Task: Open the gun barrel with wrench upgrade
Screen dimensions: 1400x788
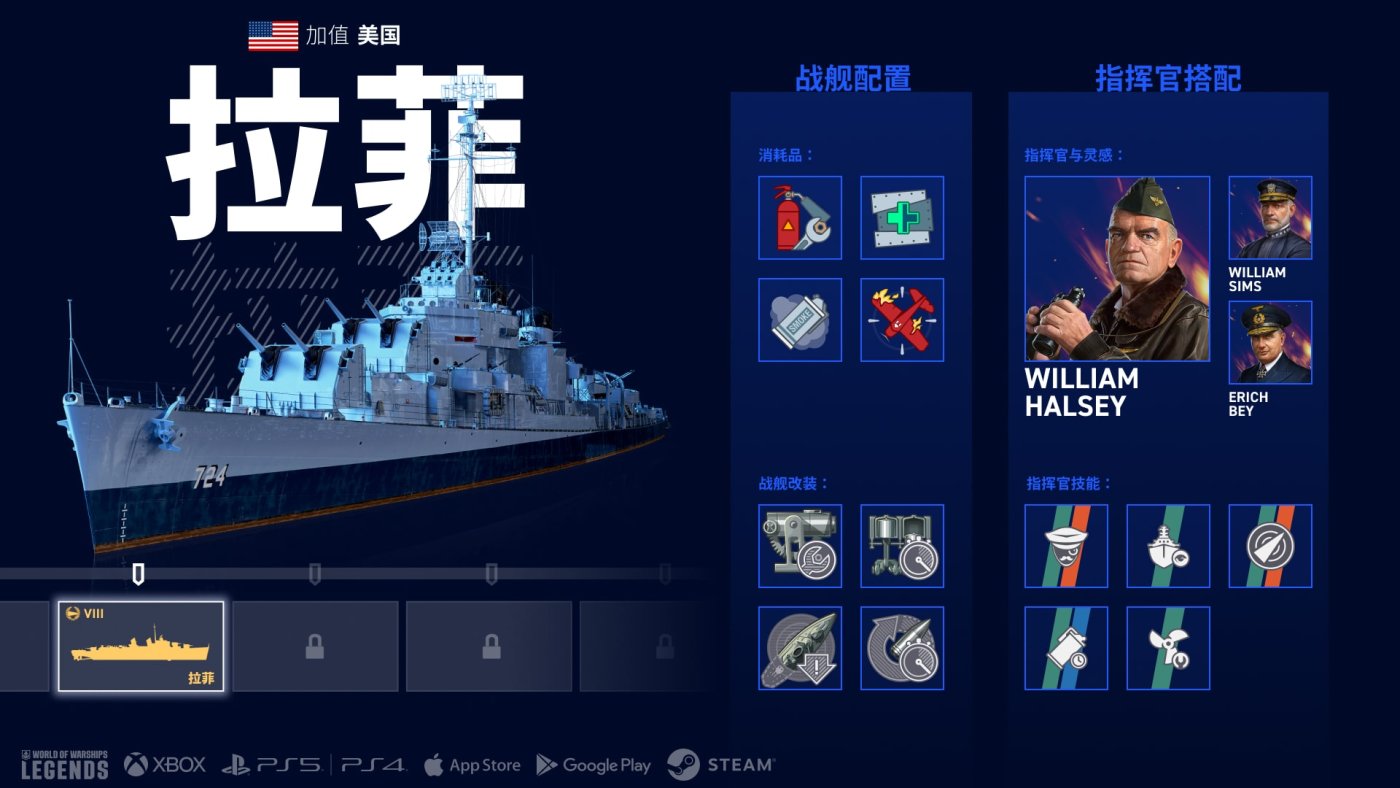Action: (x=800, y=546)
